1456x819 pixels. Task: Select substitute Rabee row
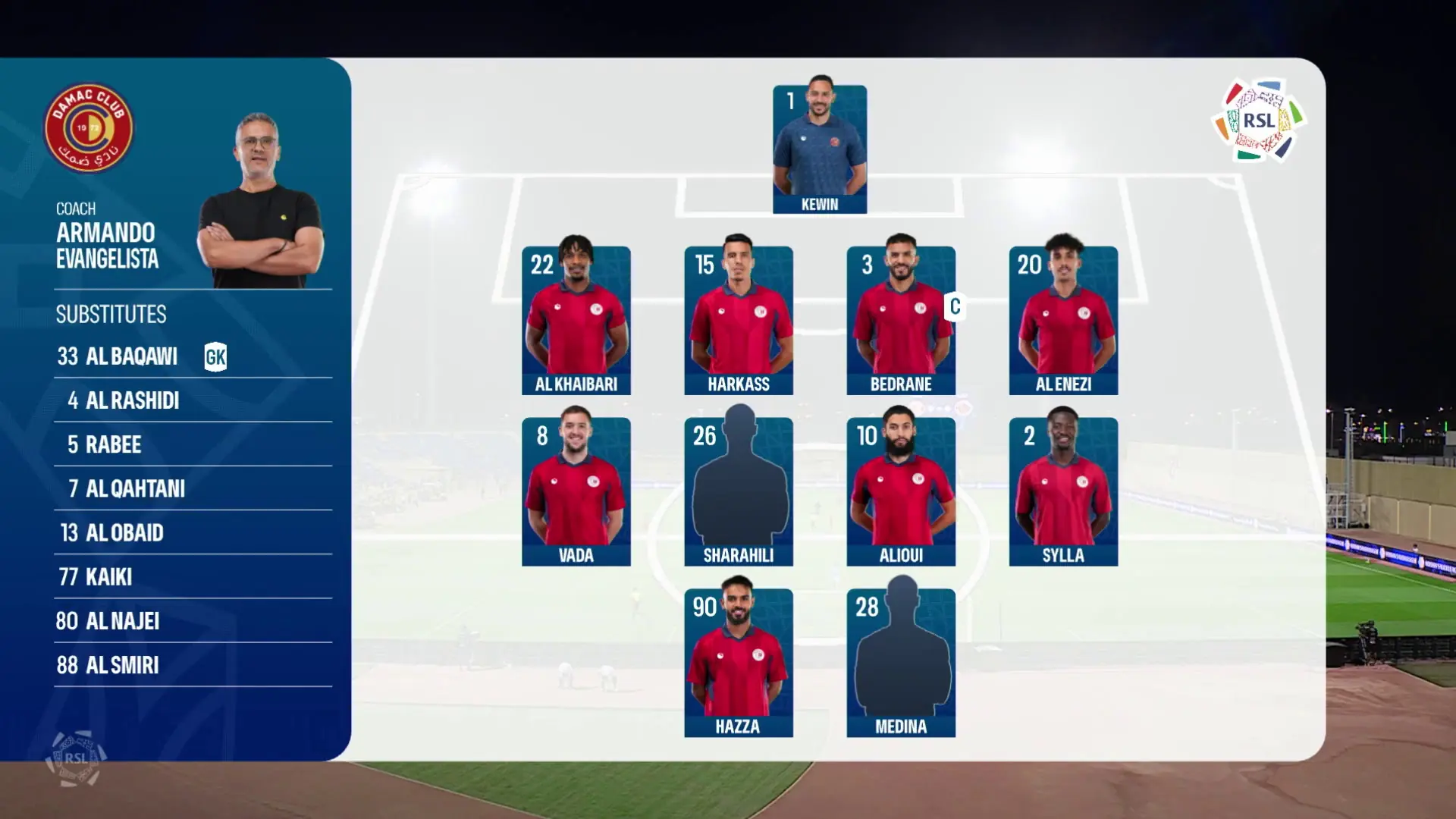click(193, 444)
